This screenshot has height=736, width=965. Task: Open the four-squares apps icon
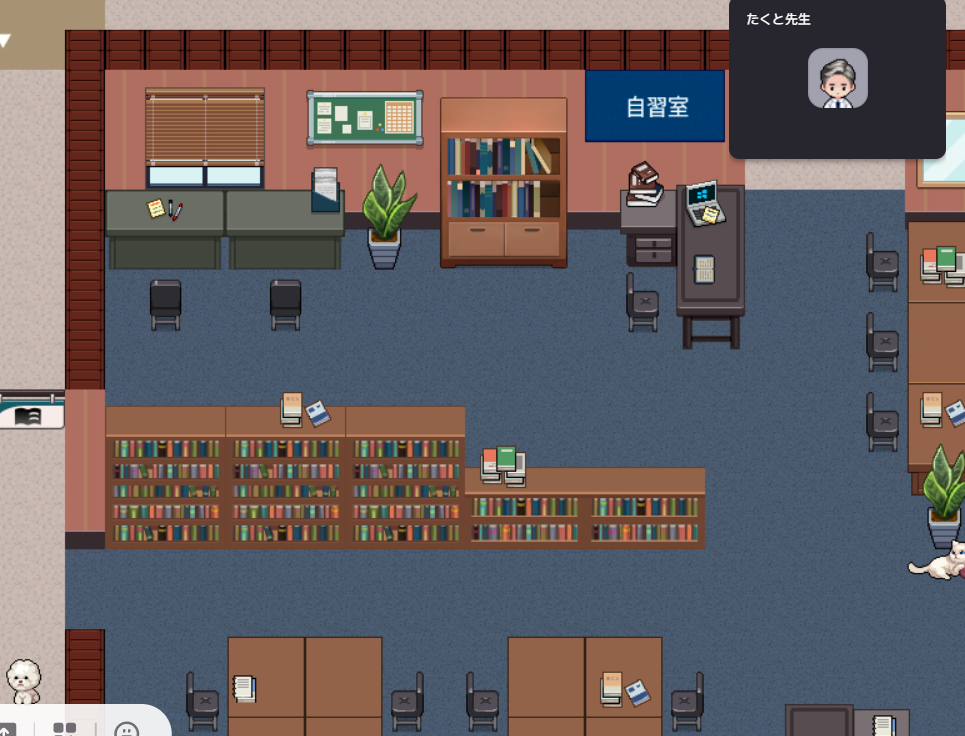pyautogui.click(x=65, y=730)
